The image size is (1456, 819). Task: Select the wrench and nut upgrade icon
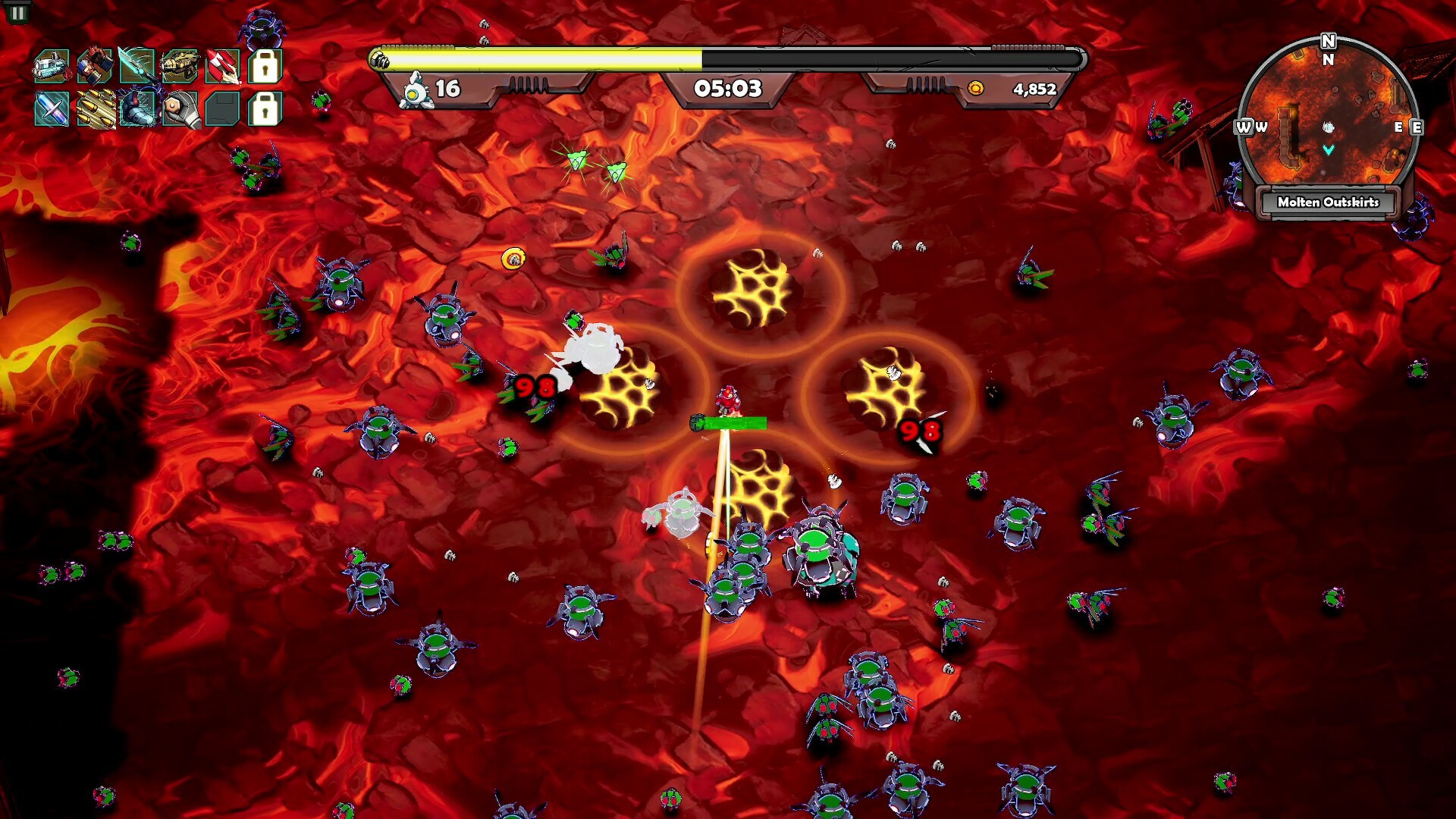coord(180,109)
